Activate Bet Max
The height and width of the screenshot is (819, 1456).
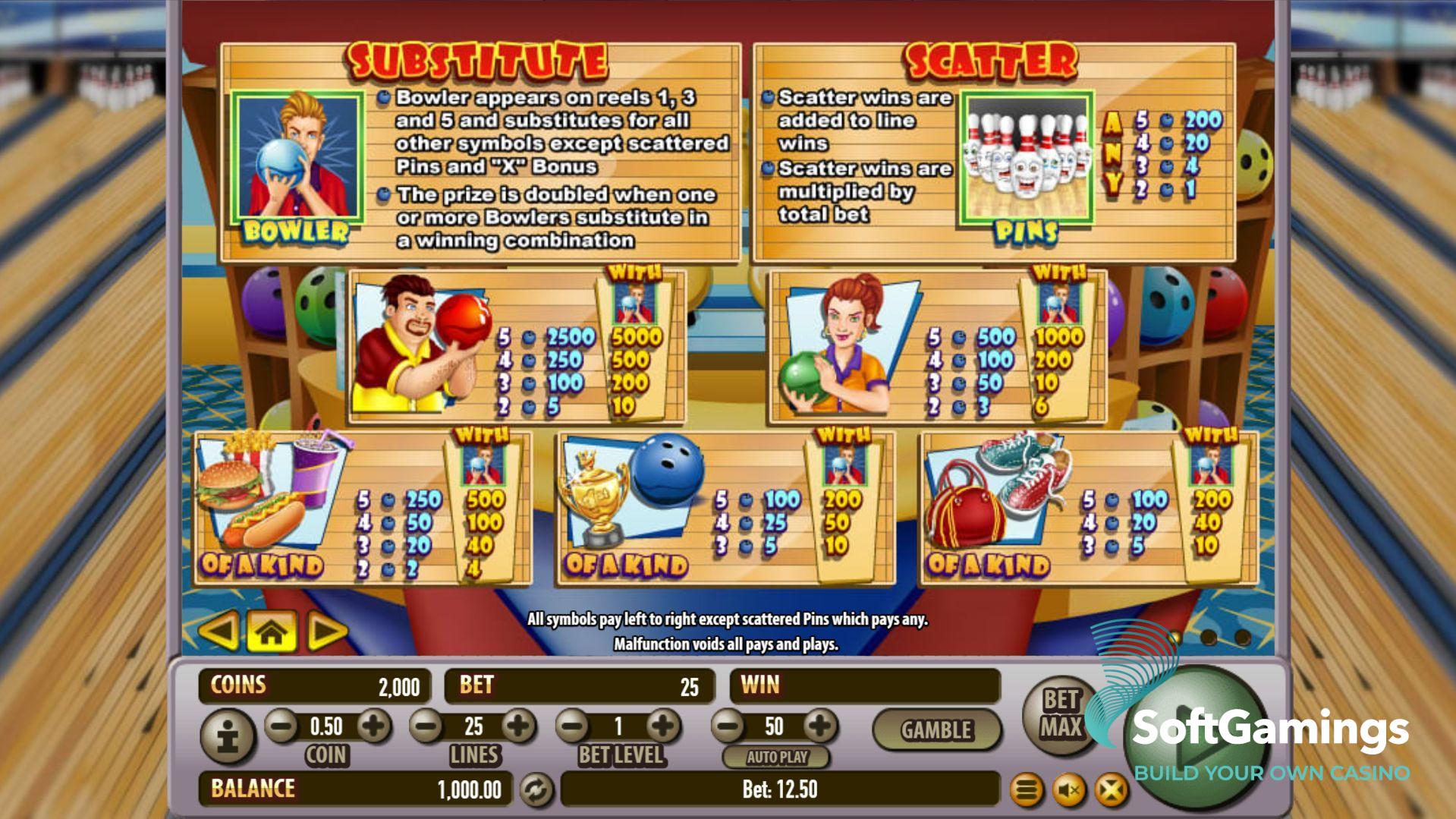pos(1060,713)
